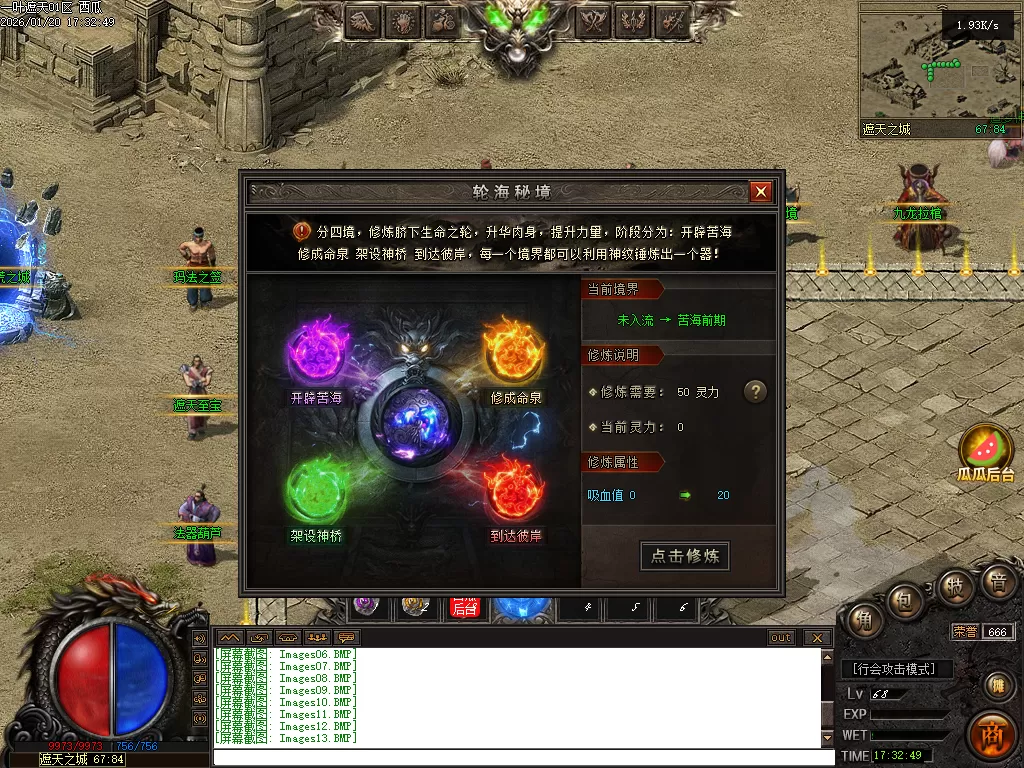
Task: Close the 轮海秘境 window
Action: (761, 192)
